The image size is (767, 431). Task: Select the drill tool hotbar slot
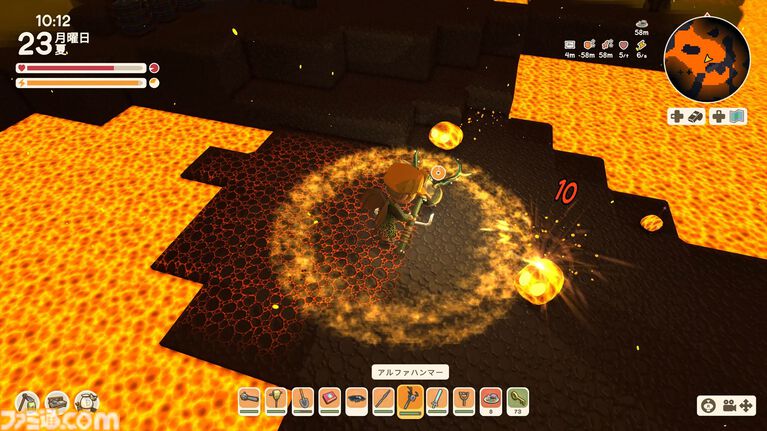tap(274, 400)
